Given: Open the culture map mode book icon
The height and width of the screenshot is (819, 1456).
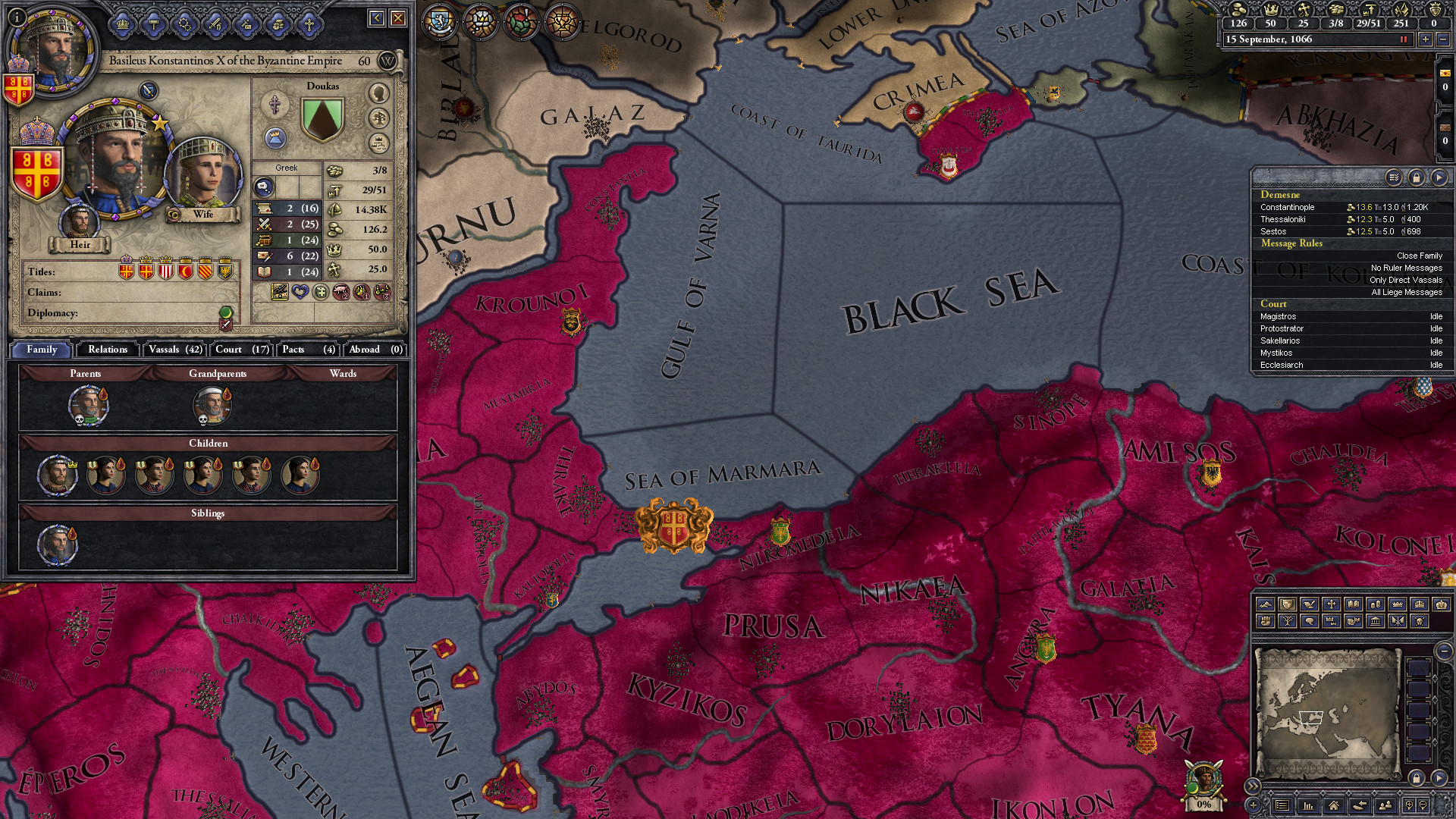Looking at the screenshot, I should coord(1353,604).
